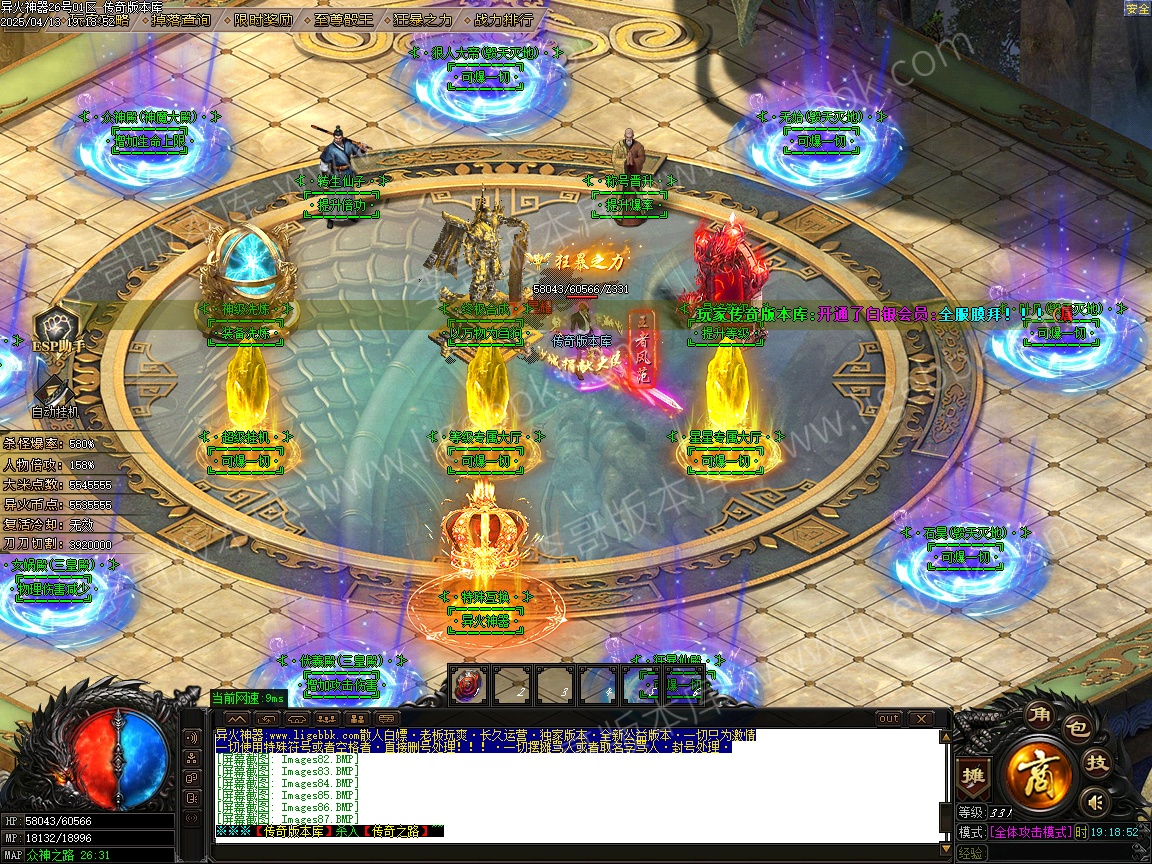Change the 全体攻击模式 attack mode

coord(1037,832)
